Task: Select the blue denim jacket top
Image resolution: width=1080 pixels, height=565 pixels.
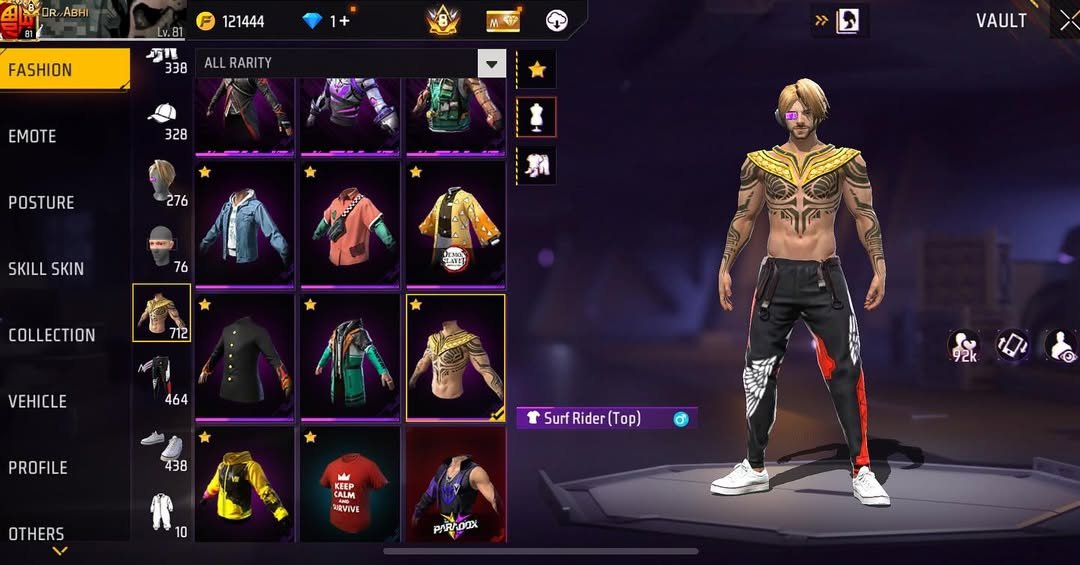Action: [x=244, y=224]
